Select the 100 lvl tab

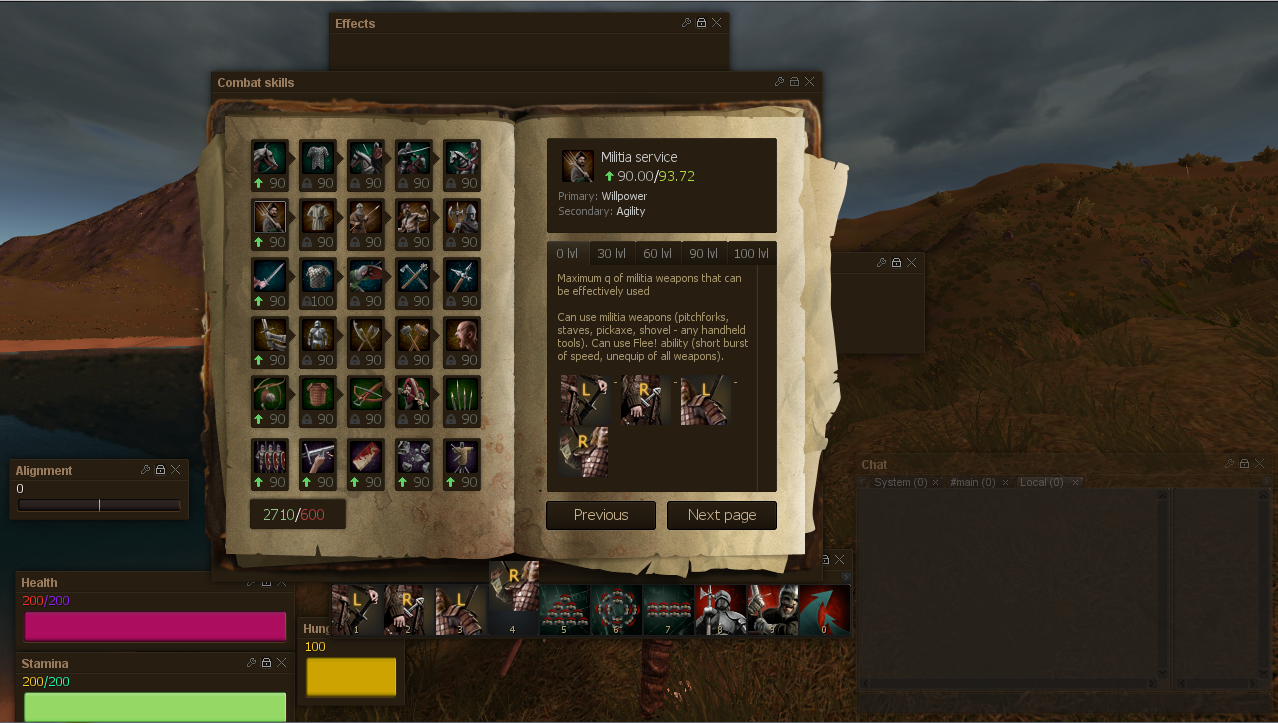point(751,254)
